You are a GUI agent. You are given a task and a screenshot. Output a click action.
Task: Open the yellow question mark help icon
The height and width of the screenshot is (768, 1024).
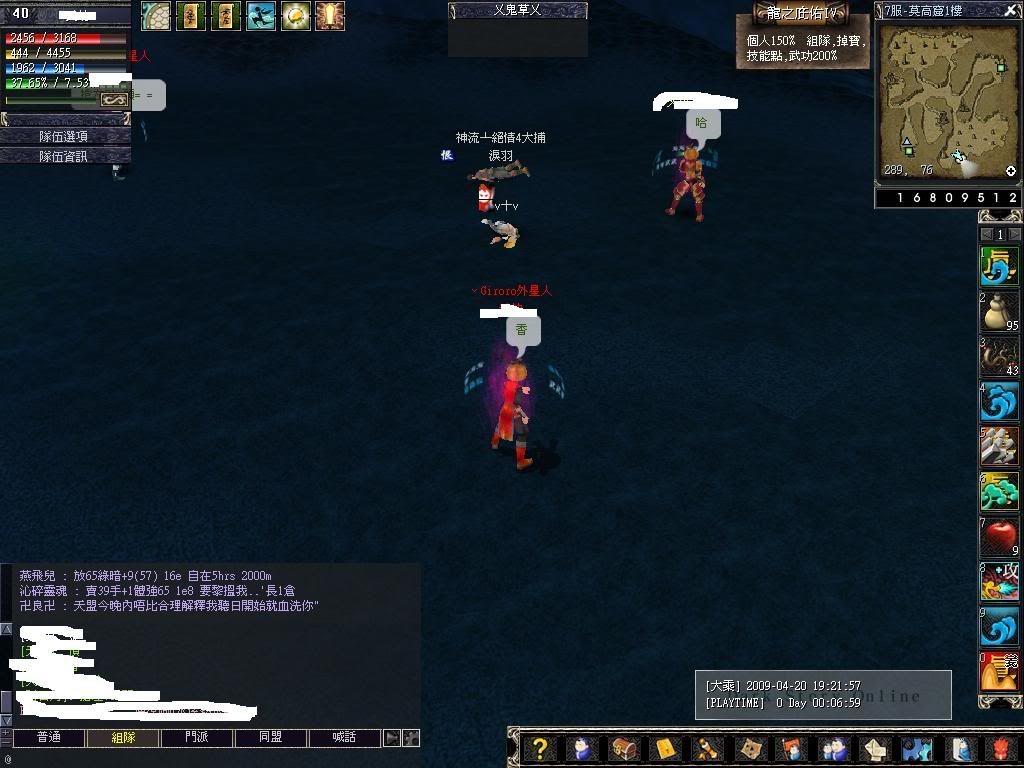pos(540,748)
